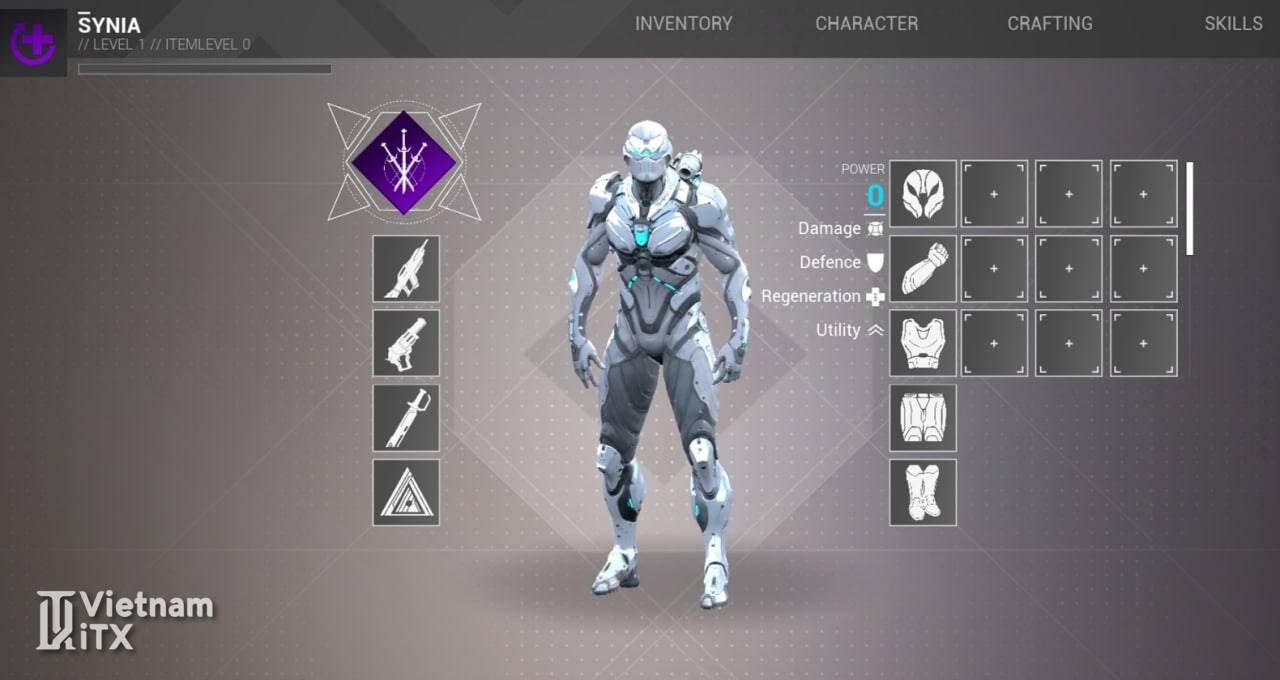Go to the Crafting tab

(1049, 23)
